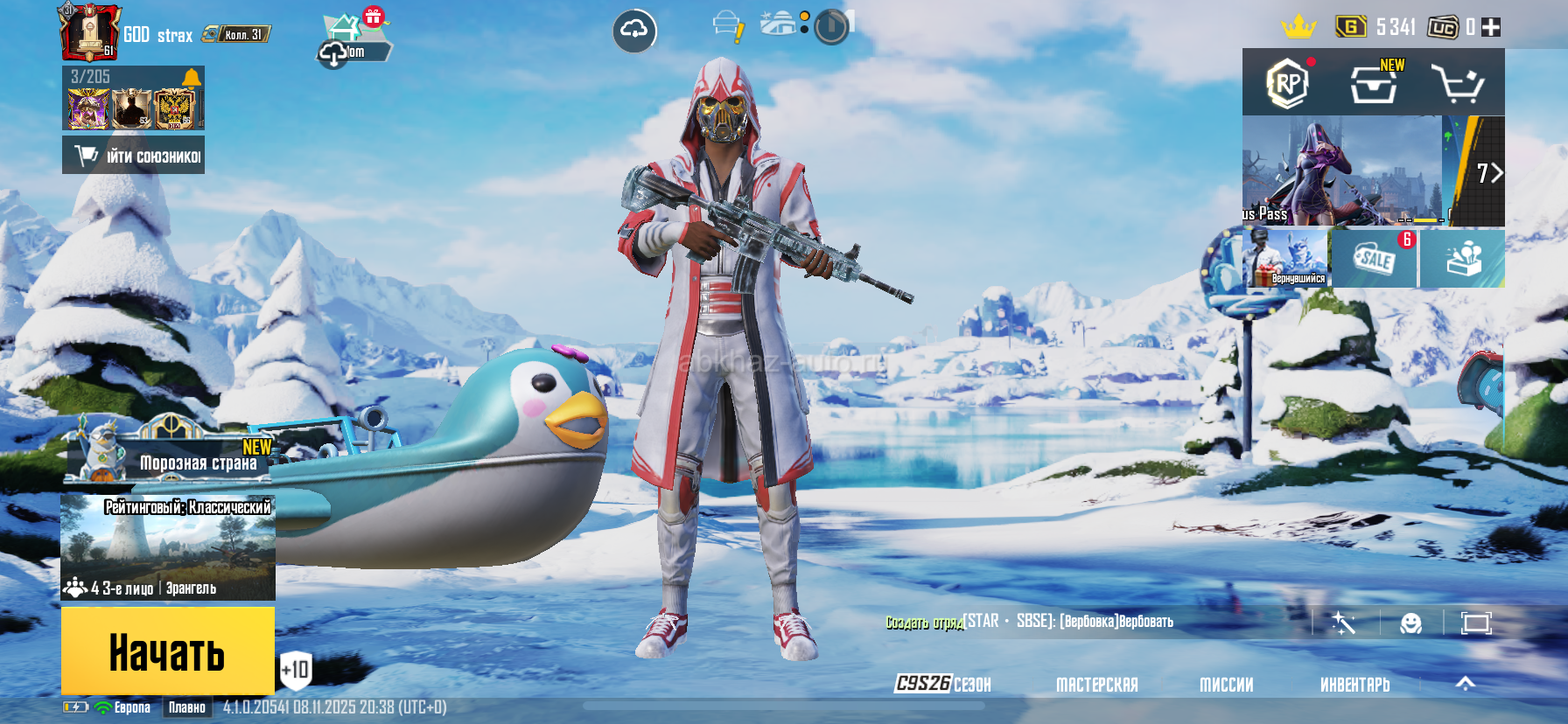
Task: Start the match with the Начать button
Action: click(x=167, y=651)
